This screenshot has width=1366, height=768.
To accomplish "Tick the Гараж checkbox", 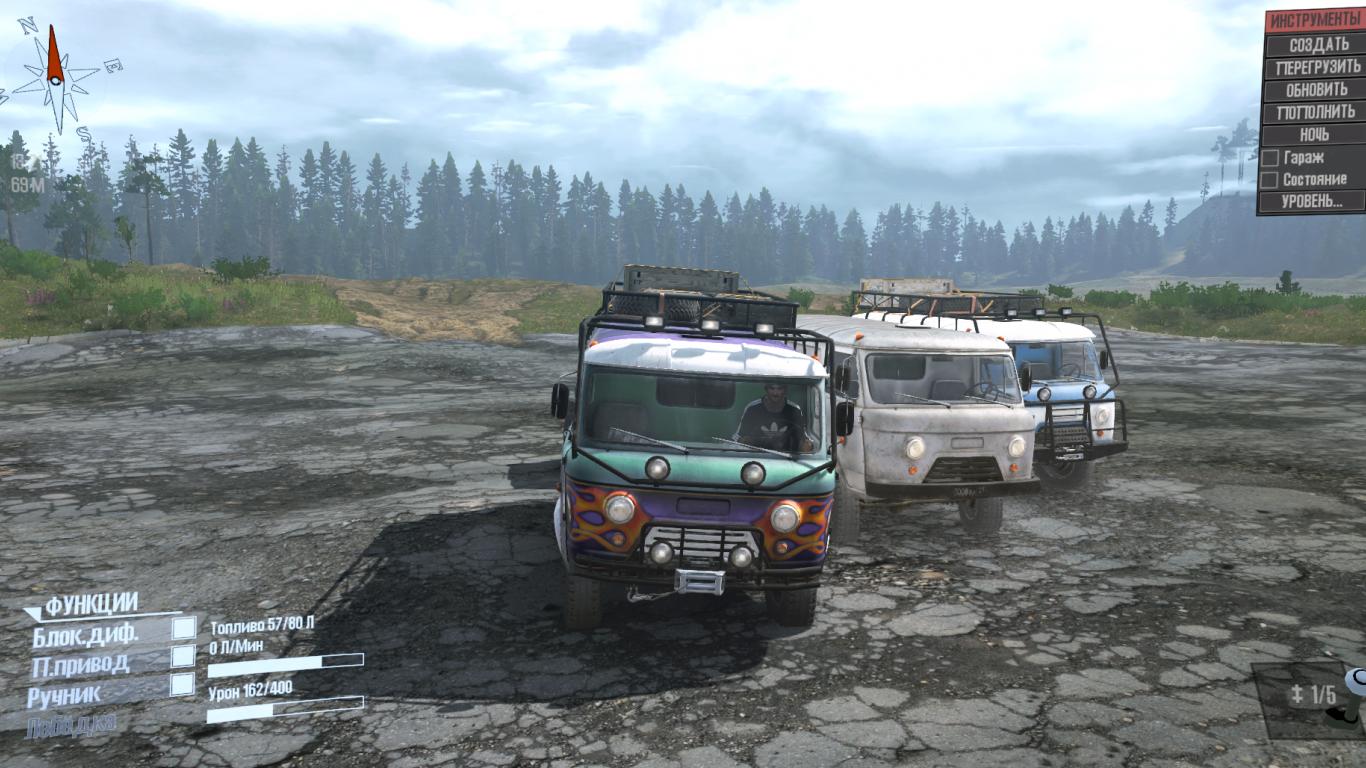I will (1269, 158).
